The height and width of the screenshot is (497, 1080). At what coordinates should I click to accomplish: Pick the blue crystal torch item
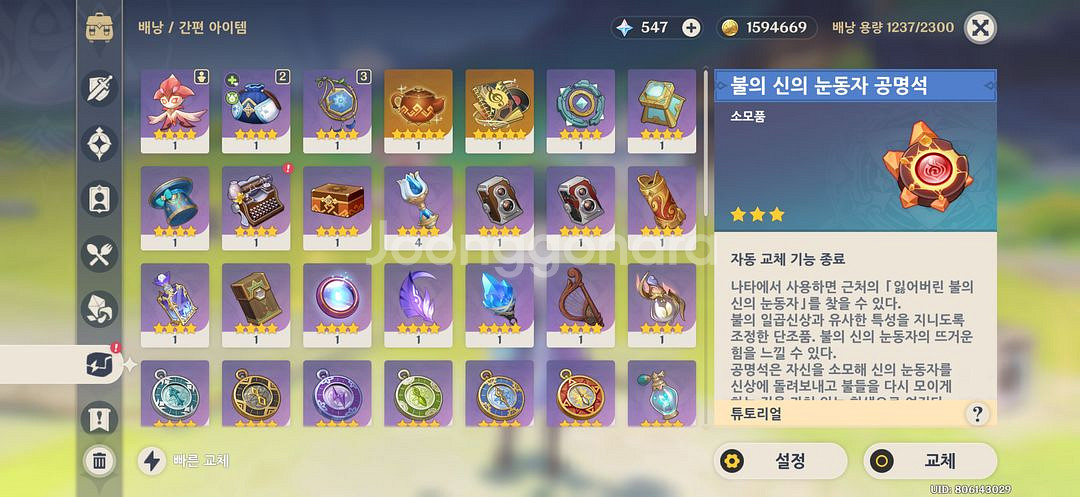pyautogui.click(x=499, y=297)
